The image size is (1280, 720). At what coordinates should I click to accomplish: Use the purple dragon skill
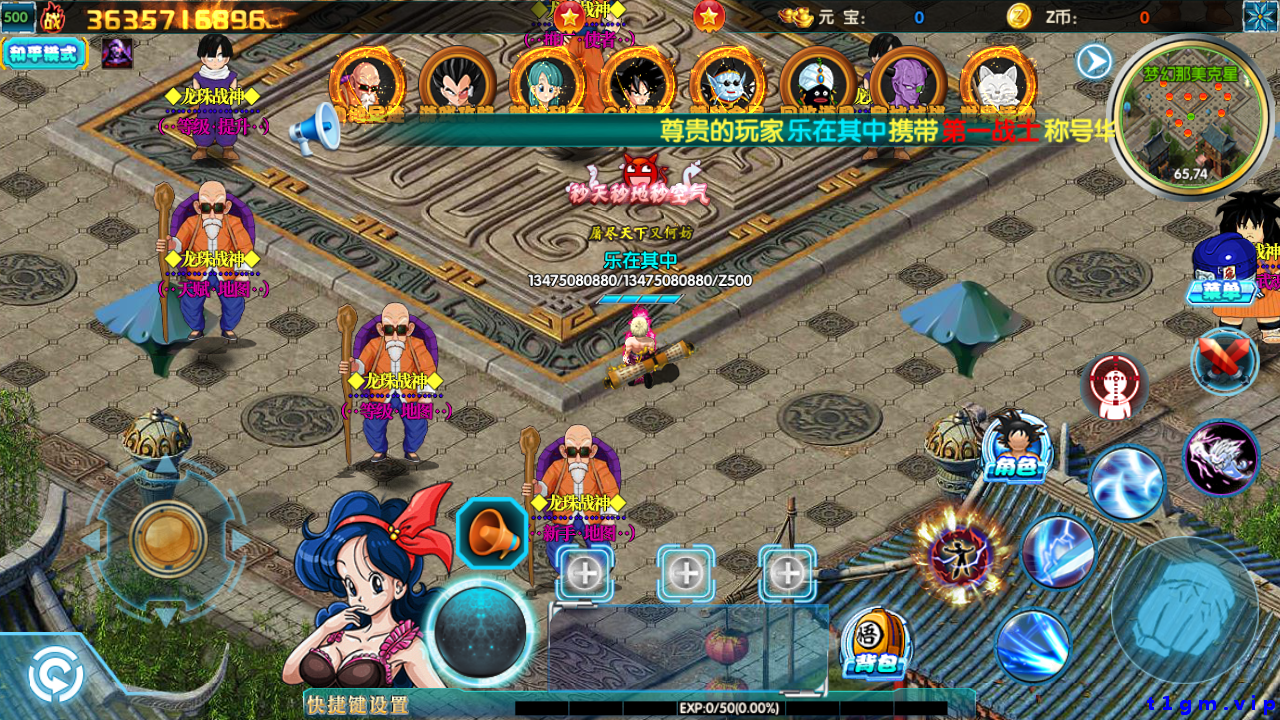1221,459
